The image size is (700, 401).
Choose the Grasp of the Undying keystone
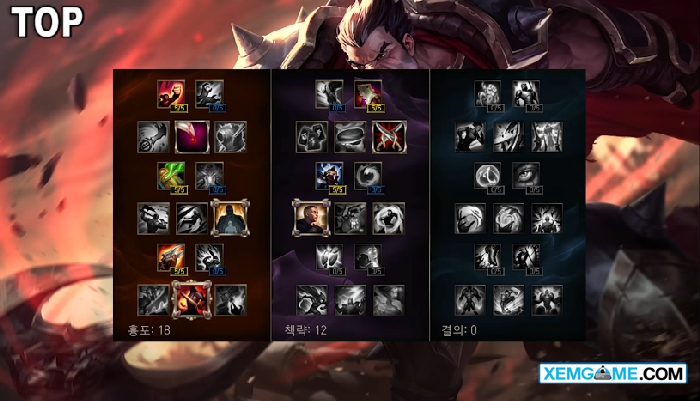[x=469, y=297]
